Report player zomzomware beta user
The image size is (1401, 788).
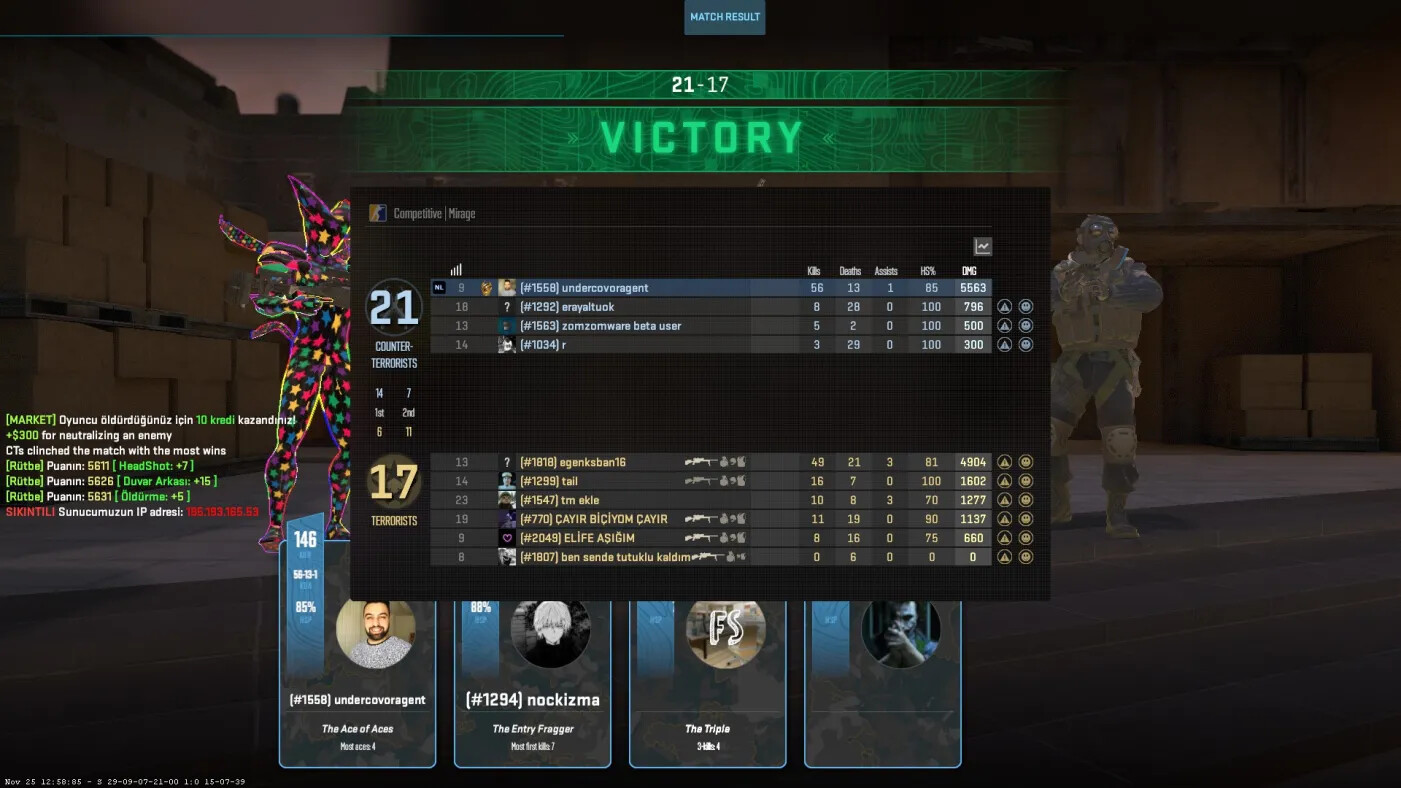pyautogui.click(x=1005, y=326)
